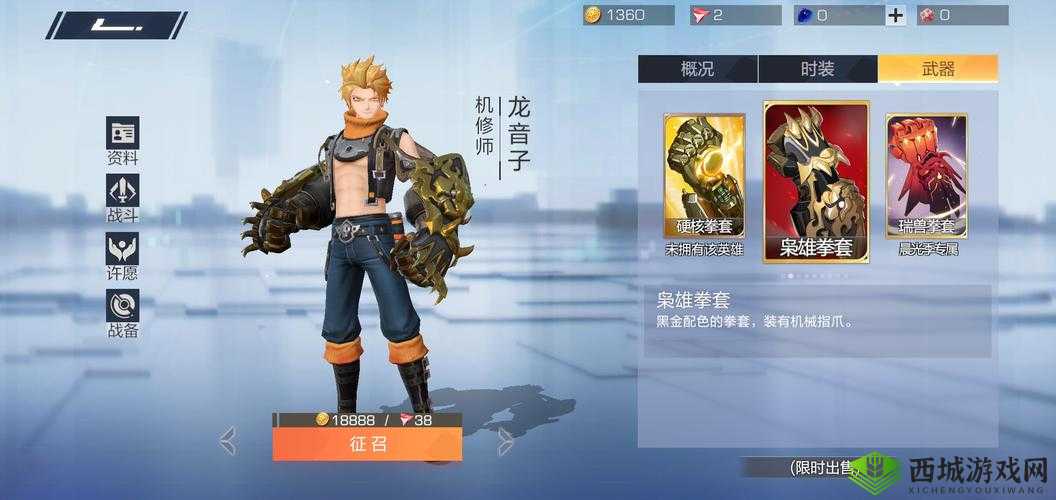The width and height of the screenshot is (1056, 500).
Task: Switch to the 概况 overview tab
Action: click(x=697, y=68)
